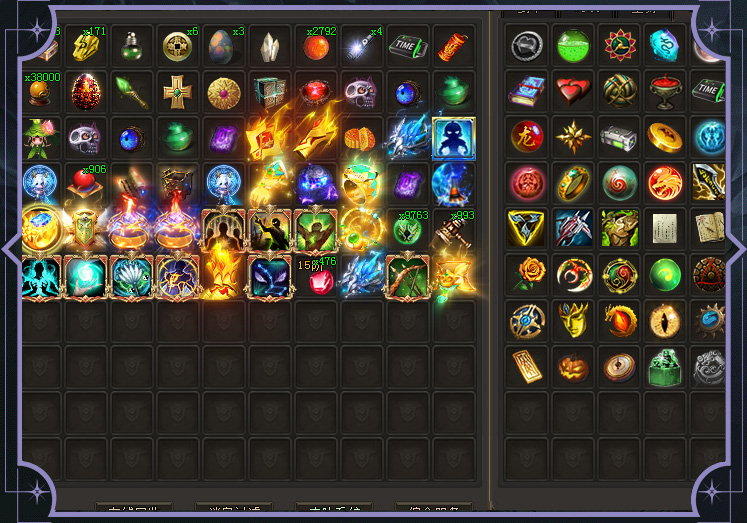Click the golden cross item
Viewport: 747px width, 523px height.
tap(177, 92)
